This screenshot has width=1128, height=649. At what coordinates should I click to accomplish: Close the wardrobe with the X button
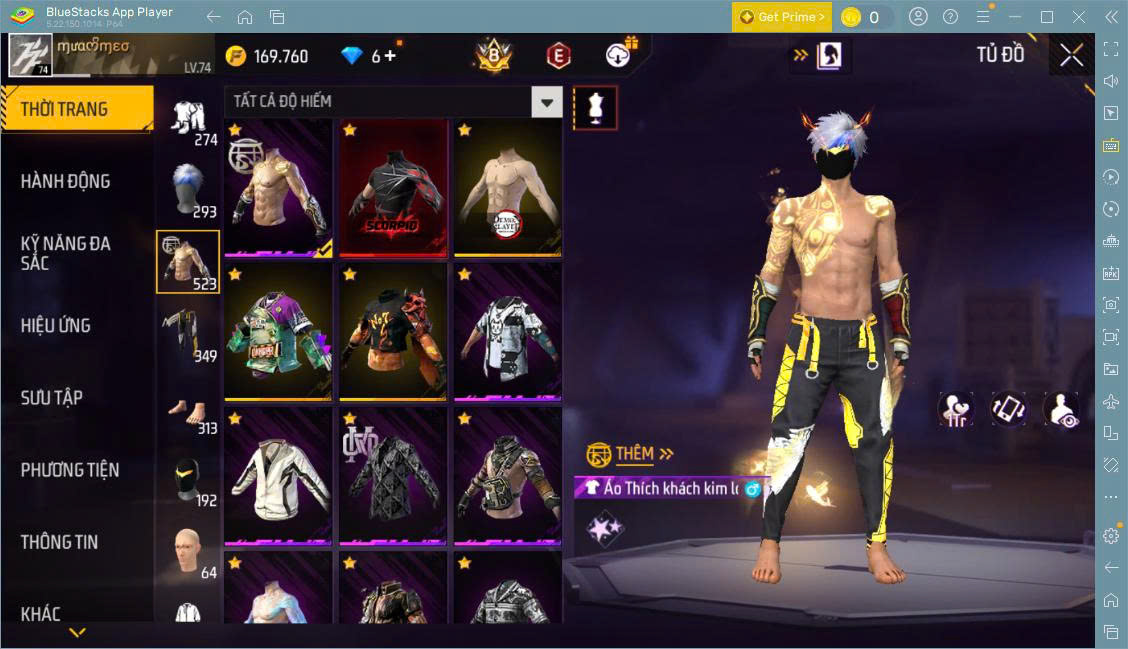[1071, 56]
